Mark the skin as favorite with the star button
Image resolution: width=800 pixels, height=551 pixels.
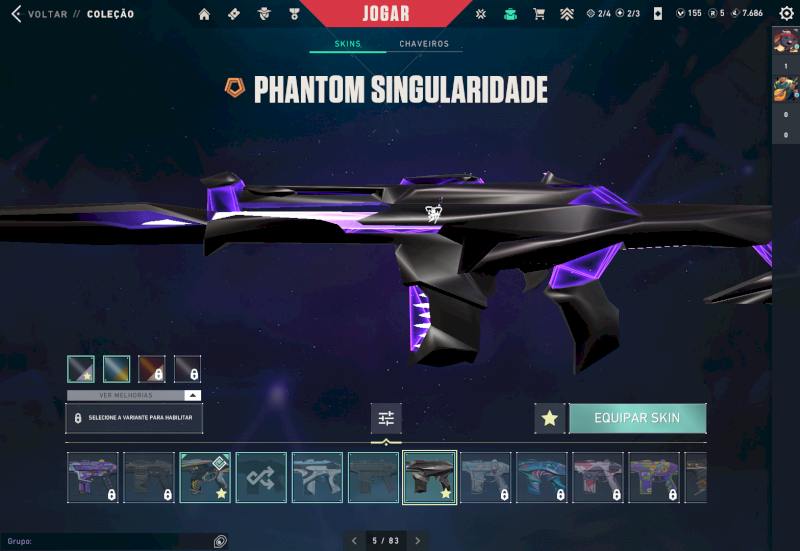point(549,418)
